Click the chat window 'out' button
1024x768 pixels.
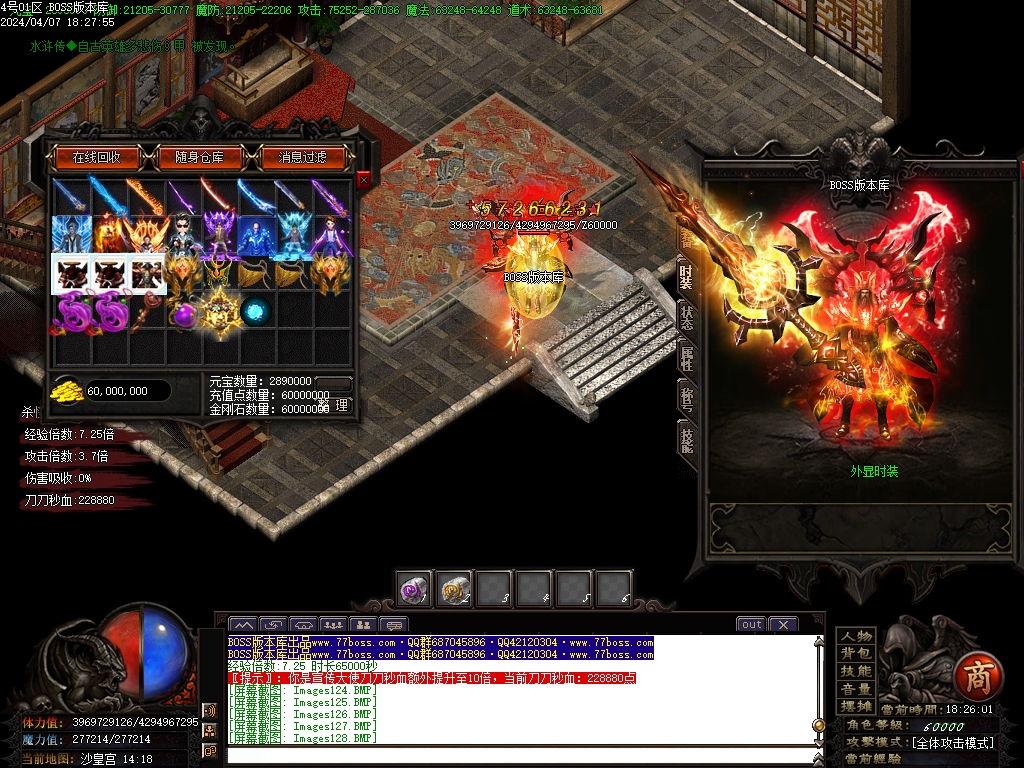(x=750, y=624)
